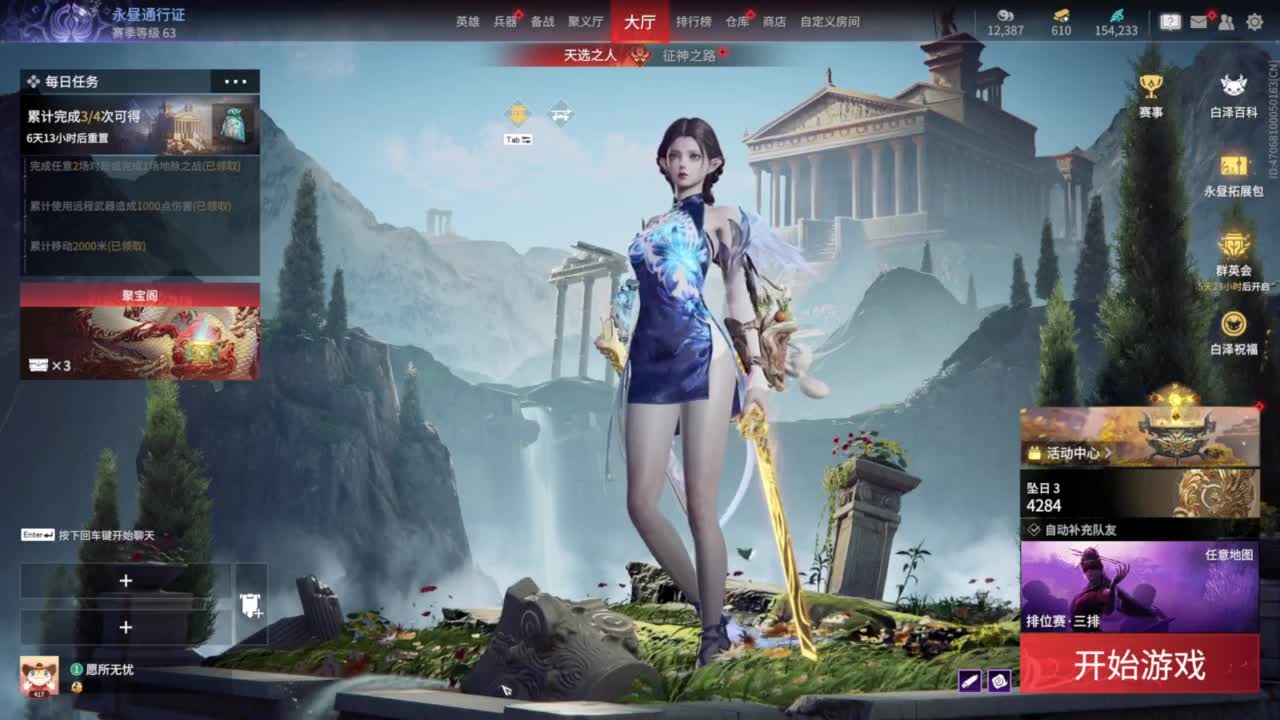Open the 群英会 event icon
The width and height of the screenshot is (1280, 720).
[x=1233, y=245]
